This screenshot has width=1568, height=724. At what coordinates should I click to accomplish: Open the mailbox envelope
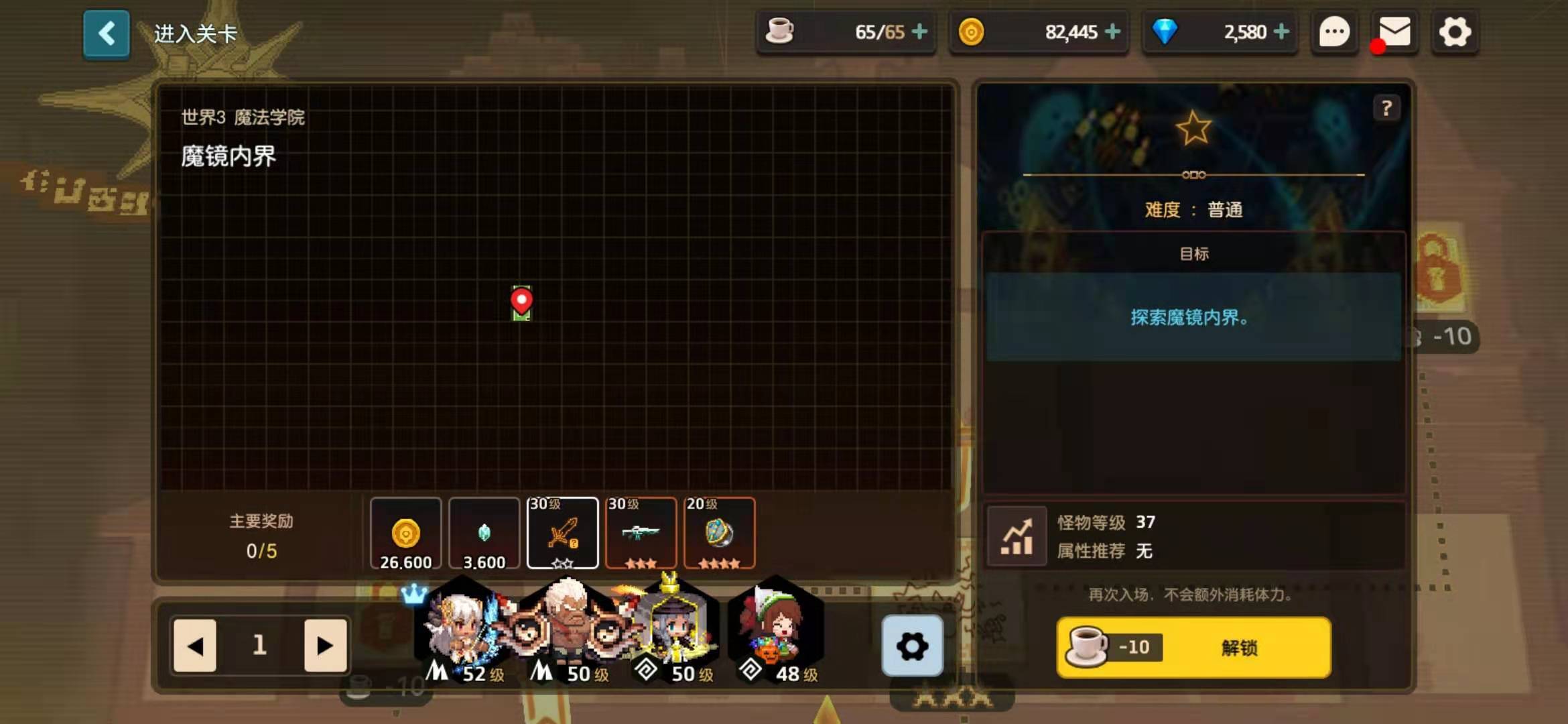[x=1394, y=32]
